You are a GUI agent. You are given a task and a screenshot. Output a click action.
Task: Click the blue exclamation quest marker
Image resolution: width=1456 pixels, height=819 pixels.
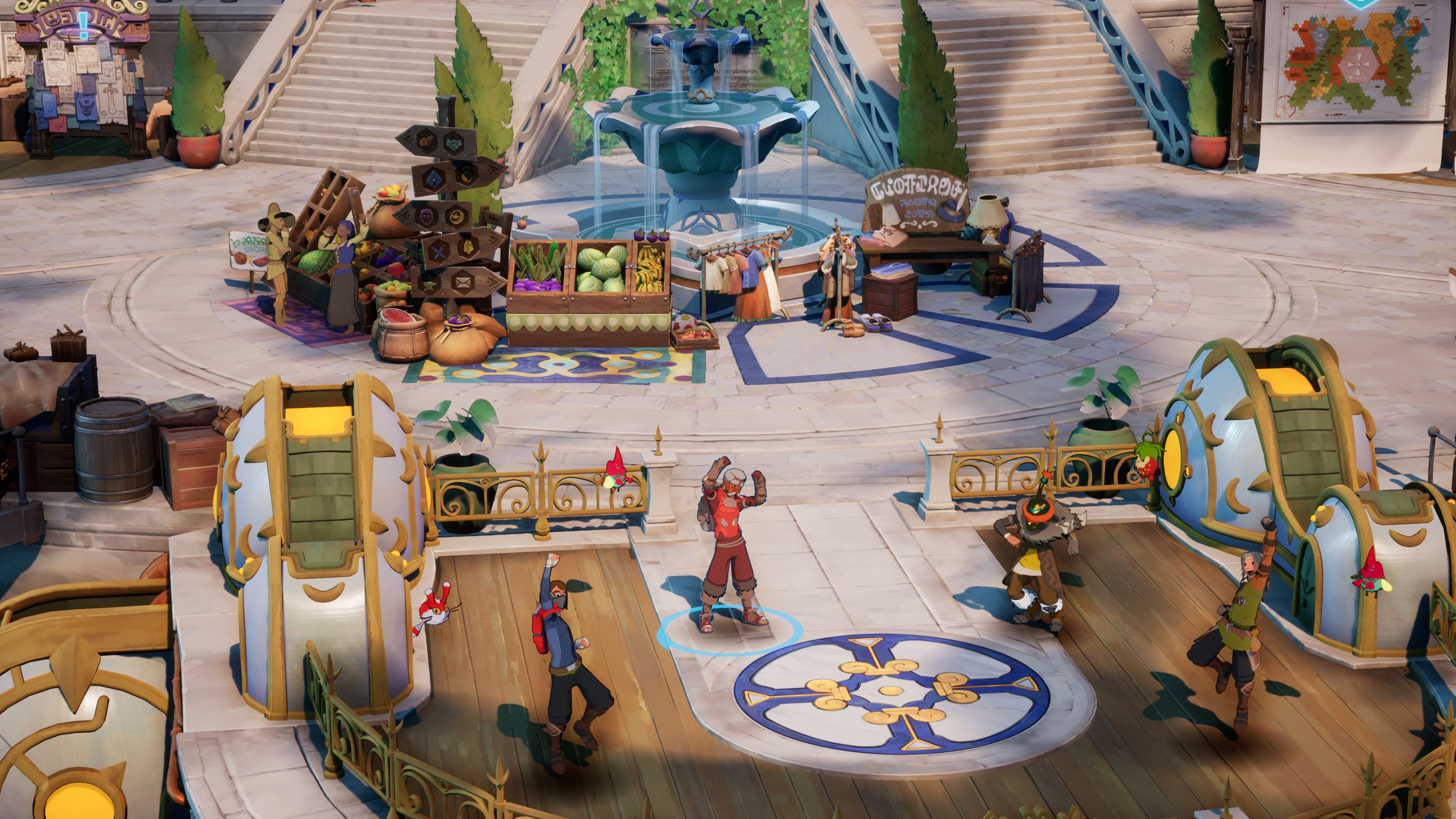pyautogui.click(x=84, y=24)
